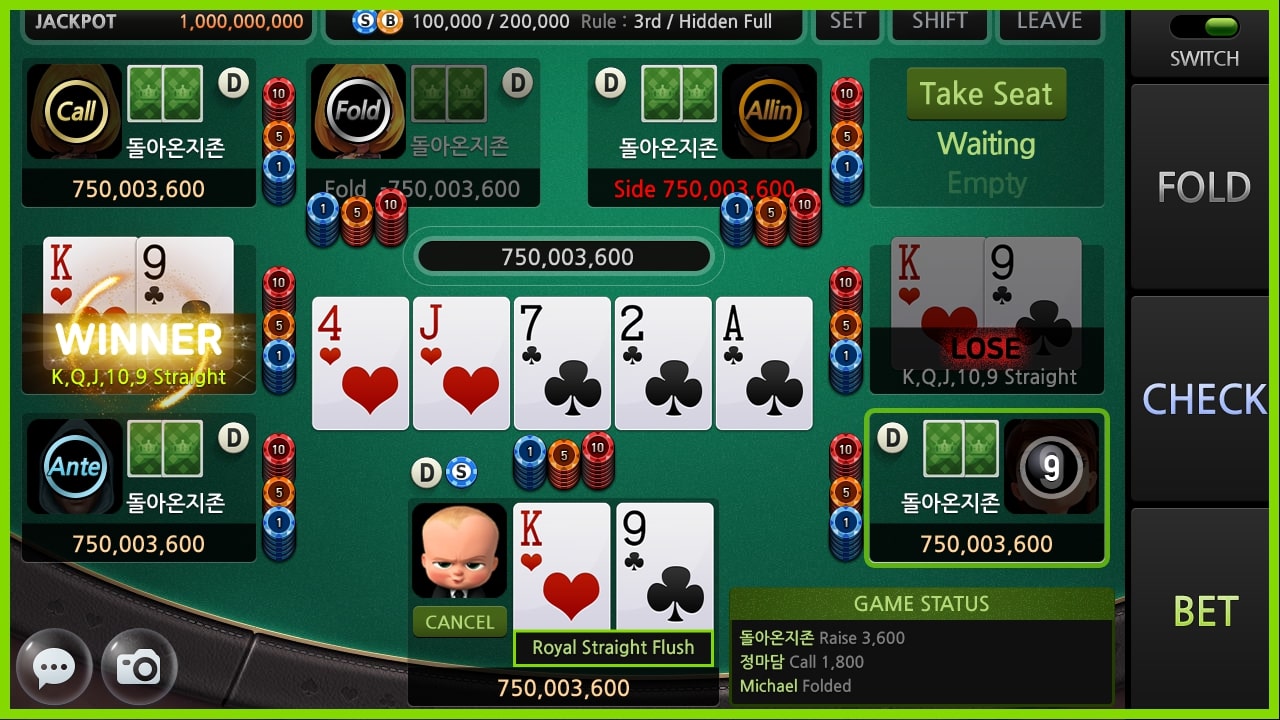Click the dealer button on top-right player

[x=610, y=84]
